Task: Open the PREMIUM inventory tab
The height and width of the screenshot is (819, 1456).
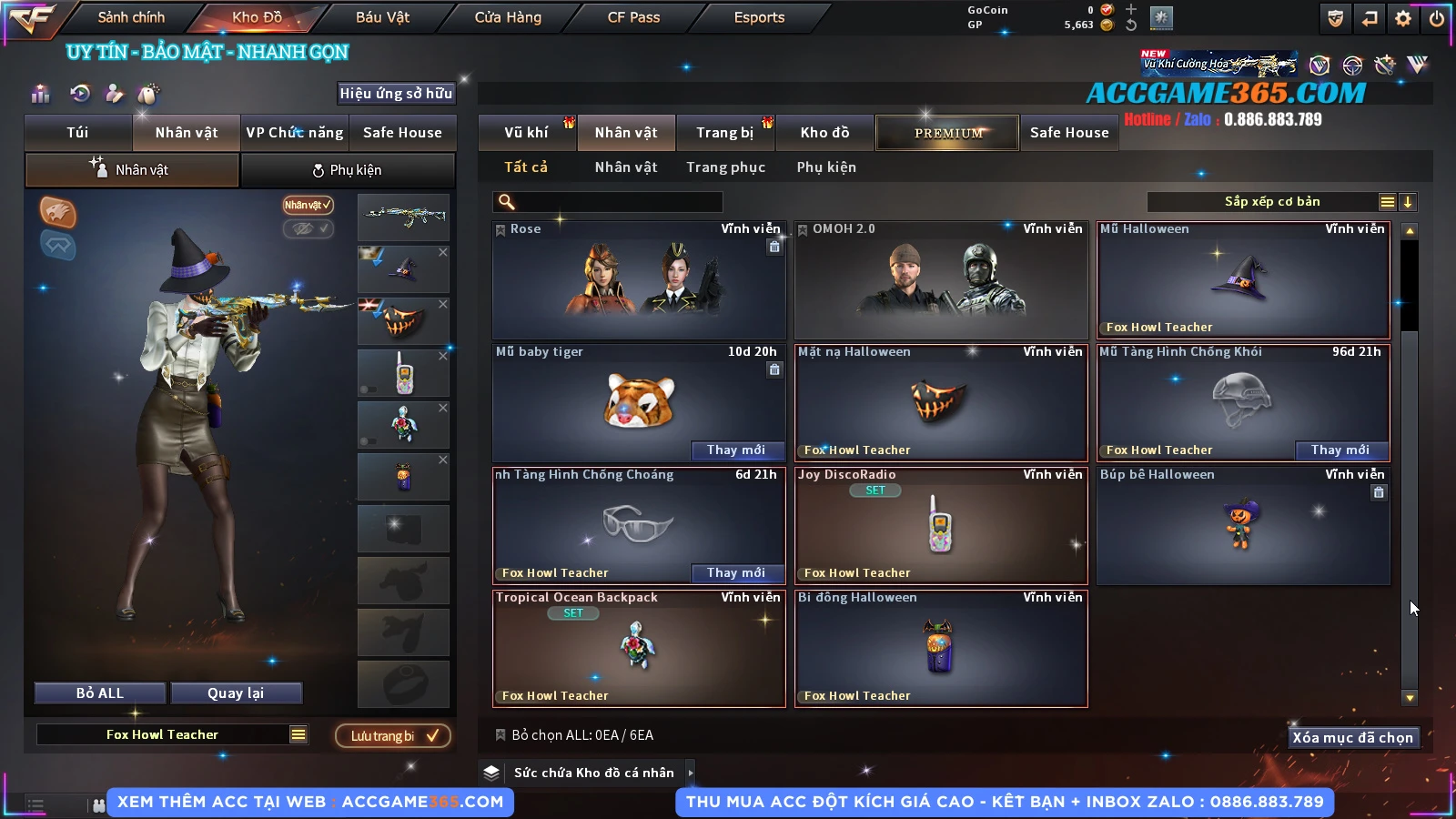Action: click(947, 133)
